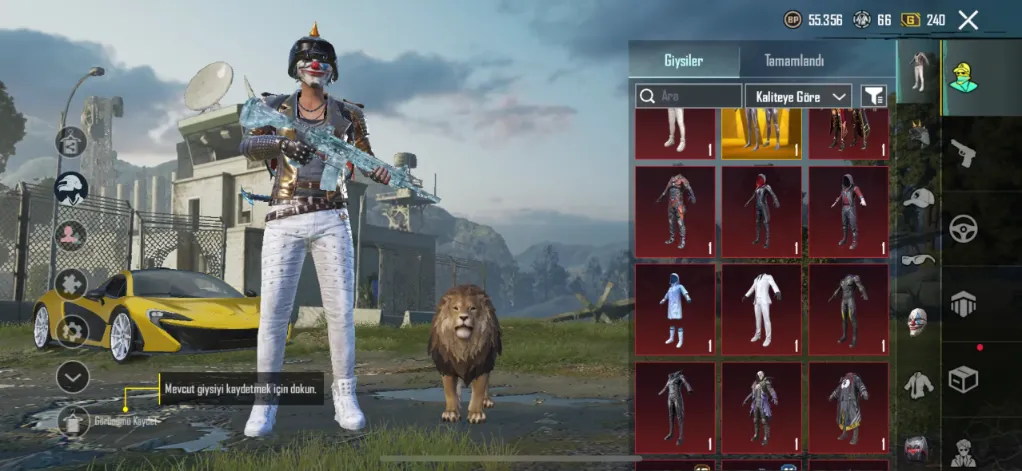Viewport: 1022px width, 471px height.
Task: Open the gear settings icon on the left
Action: 72,330
